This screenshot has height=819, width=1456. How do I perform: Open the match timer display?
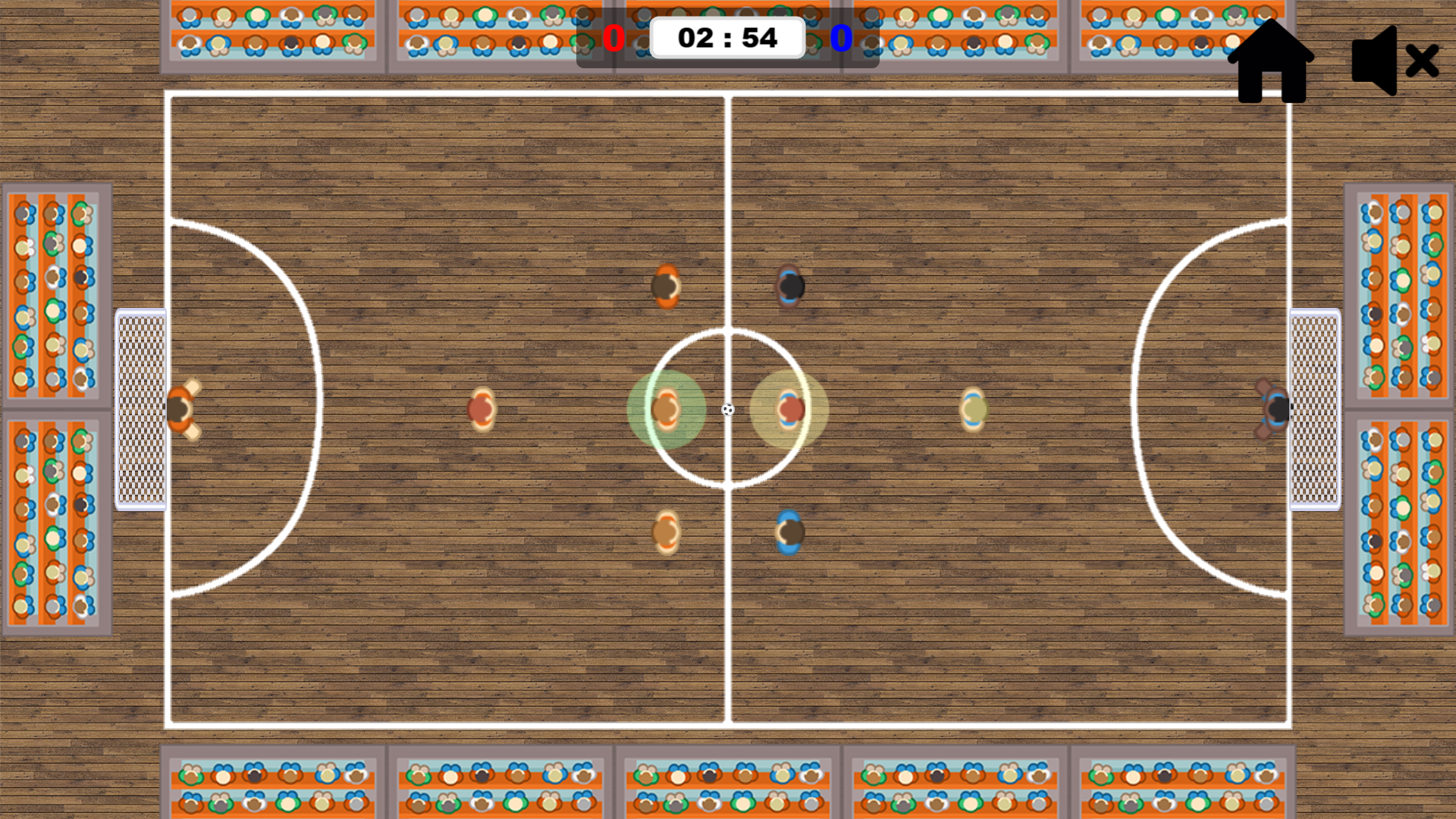coord(728,36)
